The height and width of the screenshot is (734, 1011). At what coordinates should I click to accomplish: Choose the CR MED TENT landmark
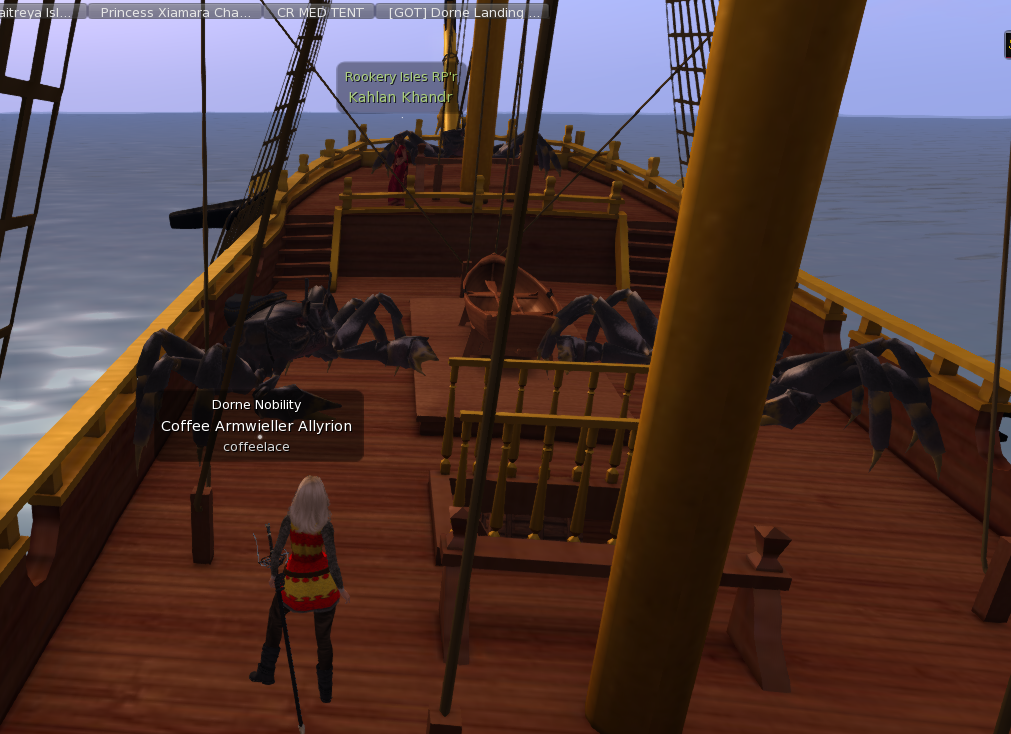[x=319, y=12]
